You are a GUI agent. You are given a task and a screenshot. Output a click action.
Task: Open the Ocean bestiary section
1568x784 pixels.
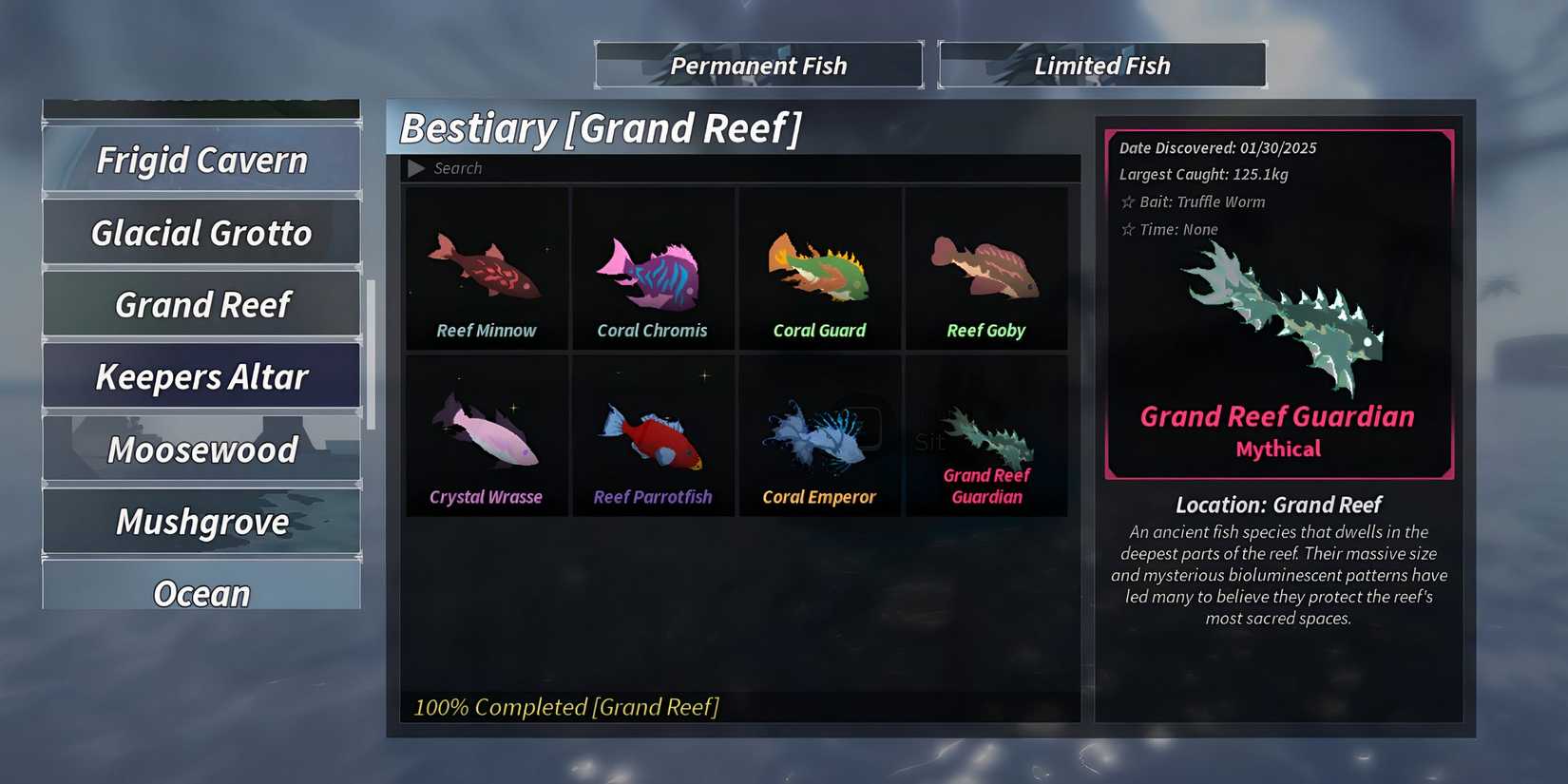201,593
